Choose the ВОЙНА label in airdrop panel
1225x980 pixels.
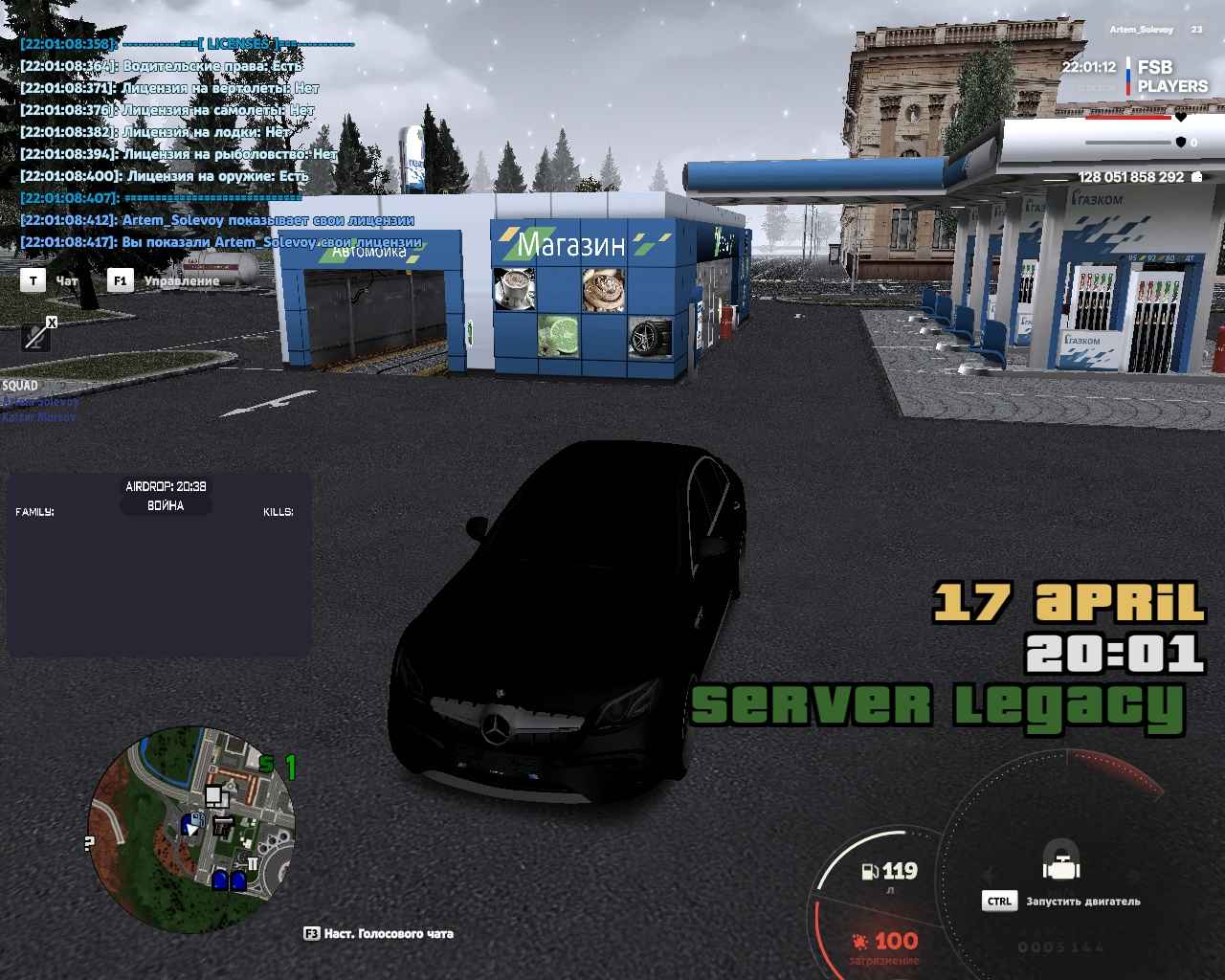[x=166, y=505]
